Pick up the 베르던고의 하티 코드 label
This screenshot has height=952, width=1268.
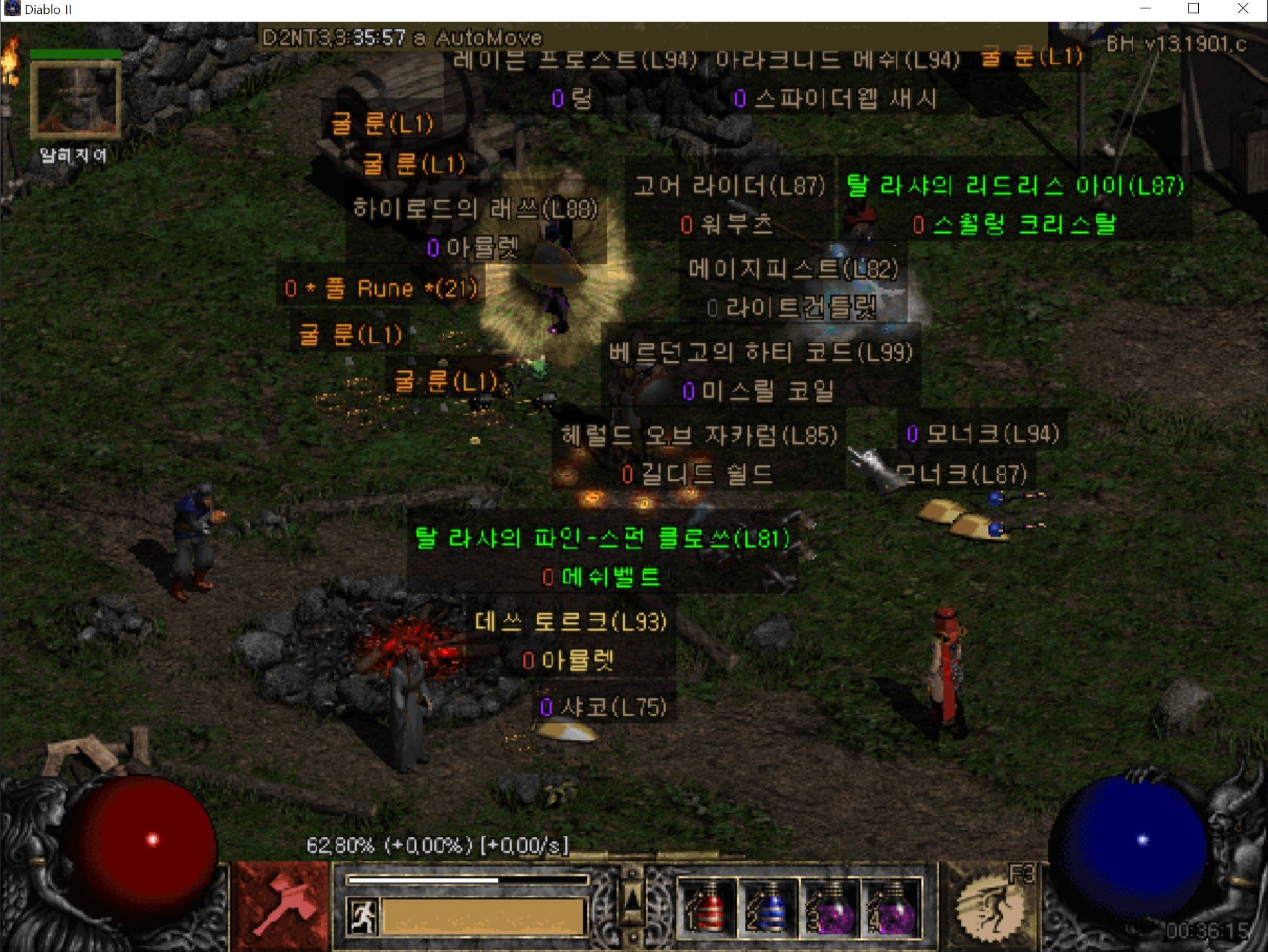(x=760, y=352)
